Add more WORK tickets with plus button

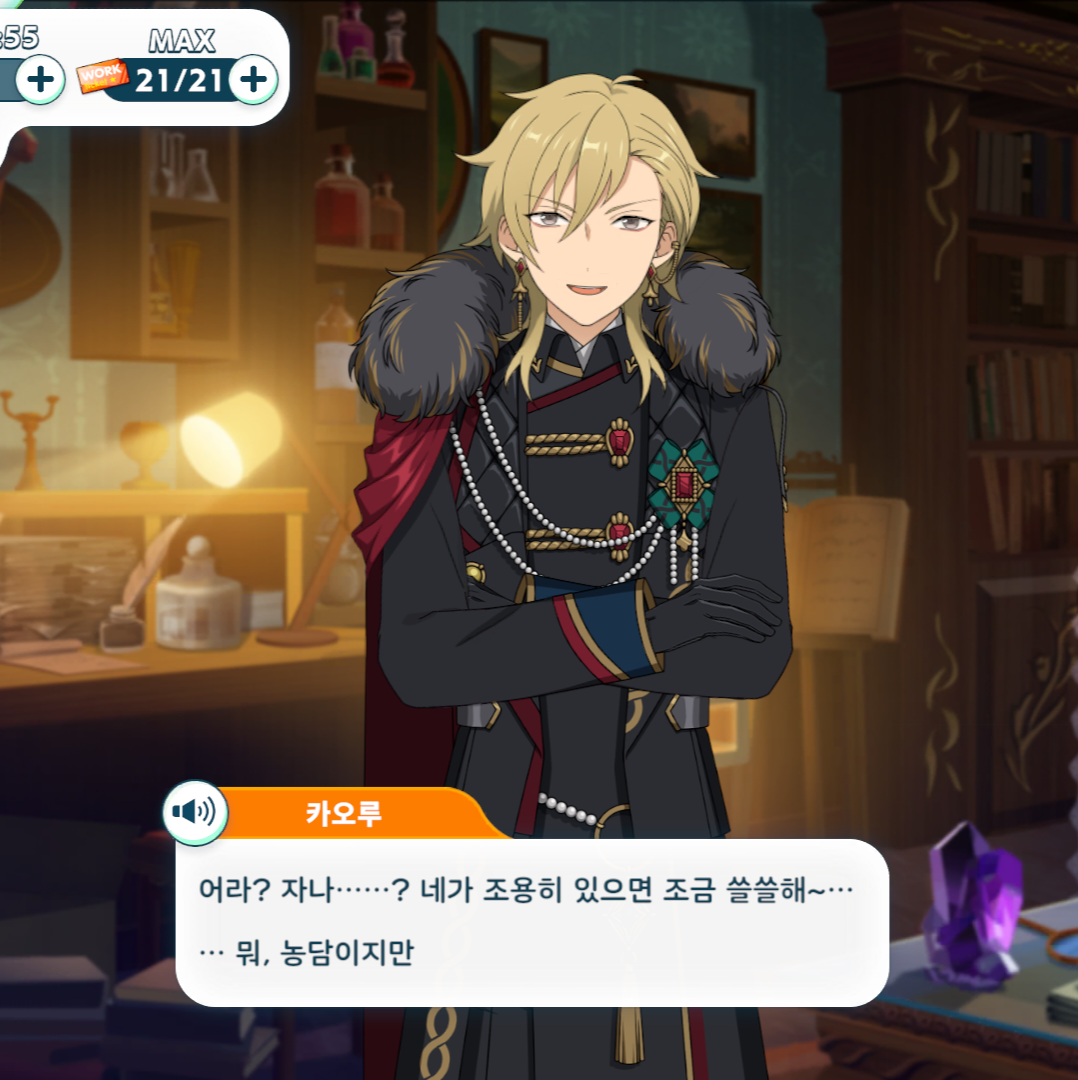254,79
